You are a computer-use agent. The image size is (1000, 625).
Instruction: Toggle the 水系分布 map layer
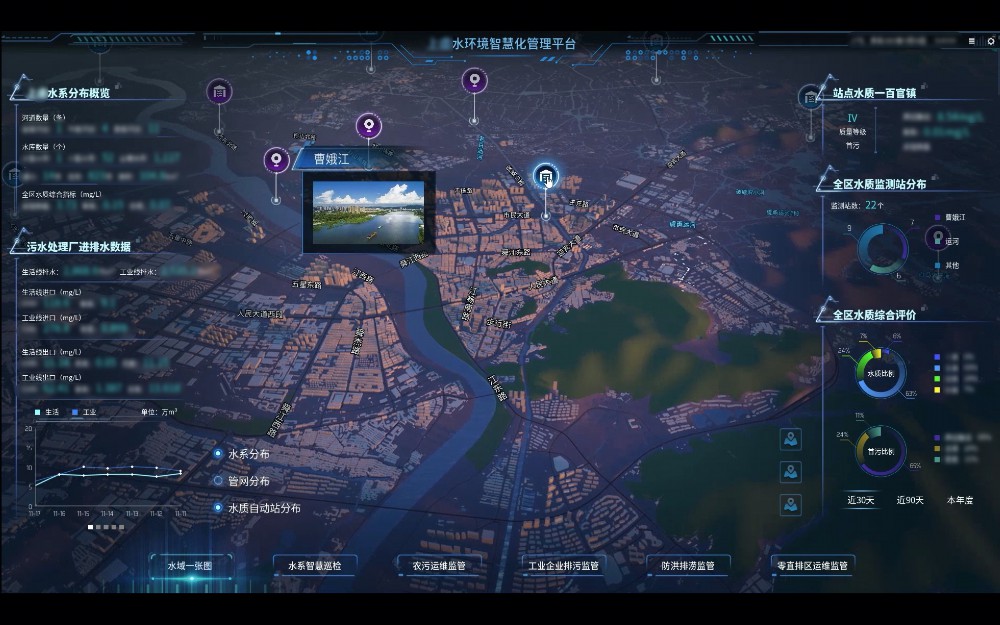[x=218, y=454]
